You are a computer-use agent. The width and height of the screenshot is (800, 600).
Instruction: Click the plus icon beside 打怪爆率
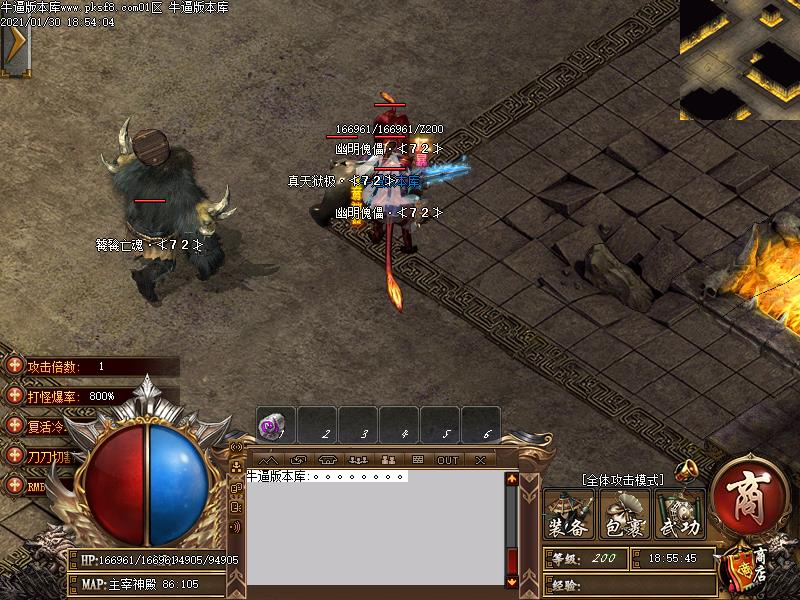[14, 396]
